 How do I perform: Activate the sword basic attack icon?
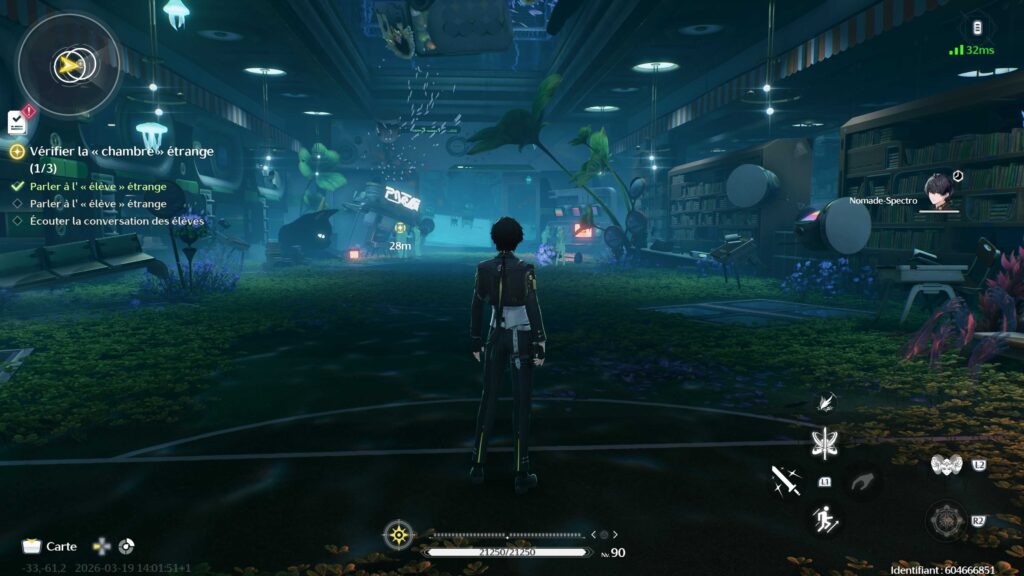point(785,481)
